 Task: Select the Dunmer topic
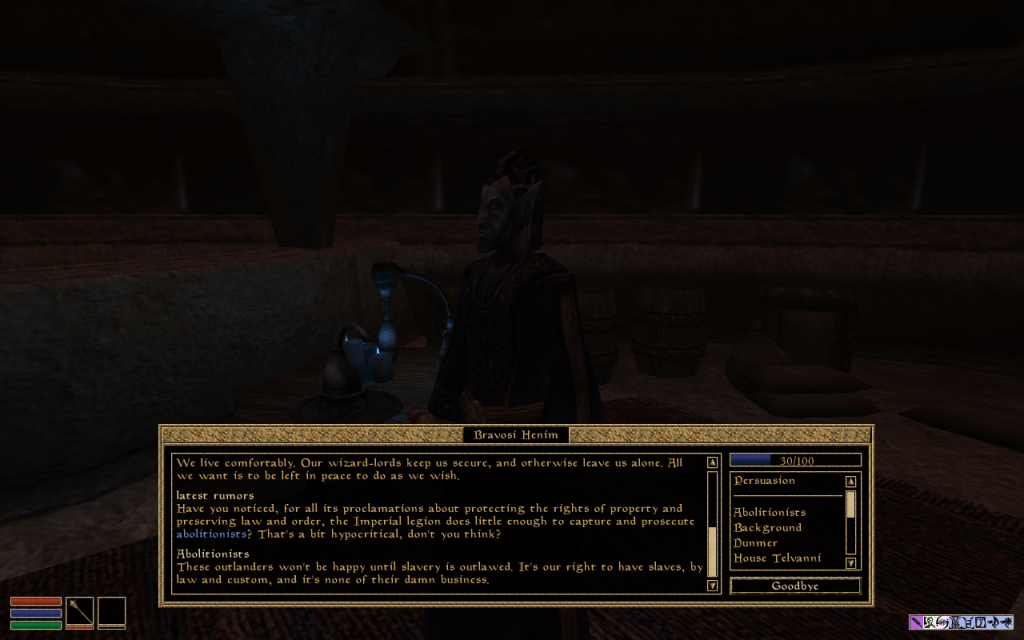tap(756, 543)
